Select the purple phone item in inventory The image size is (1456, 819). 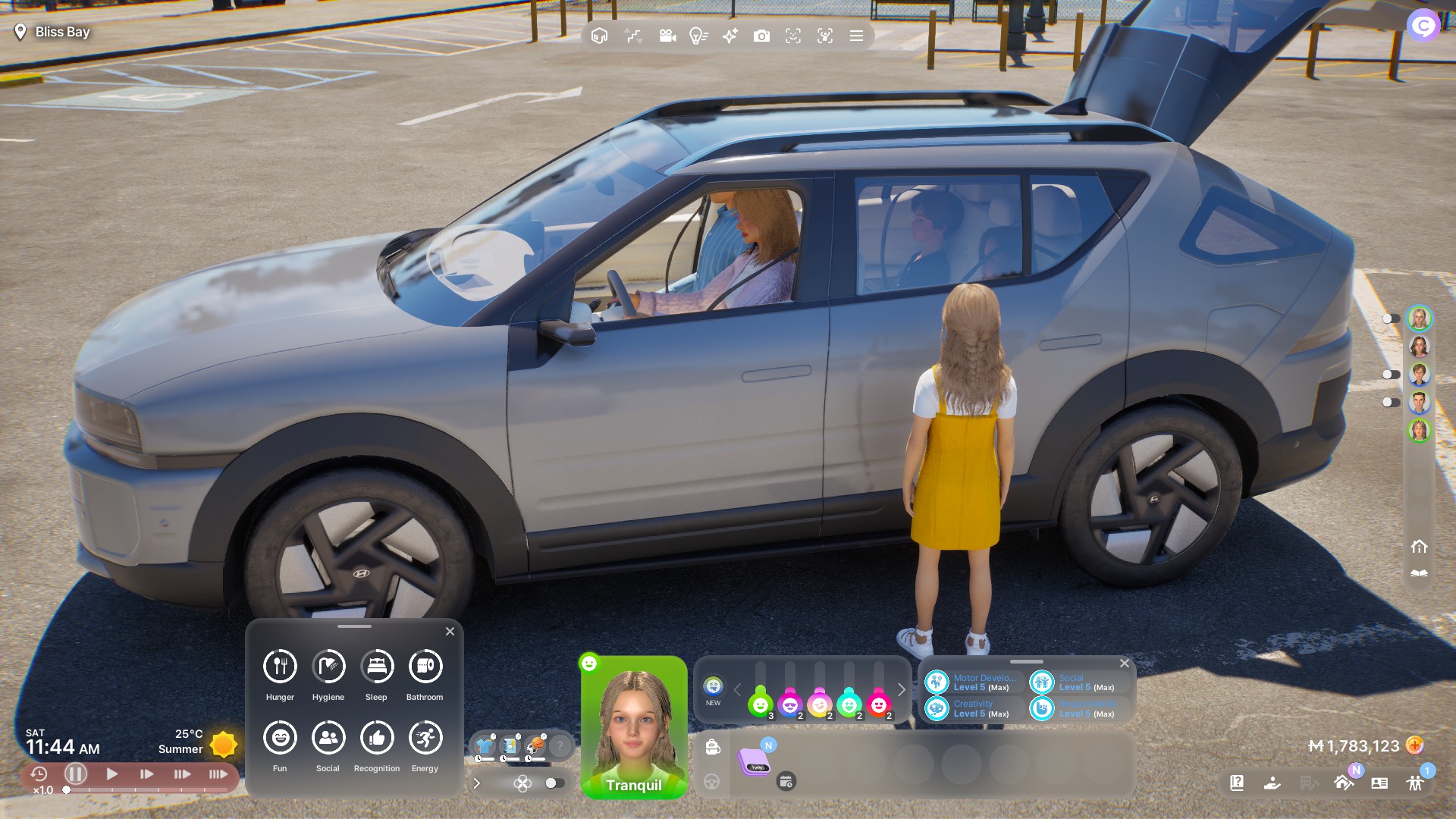point(755,762)
